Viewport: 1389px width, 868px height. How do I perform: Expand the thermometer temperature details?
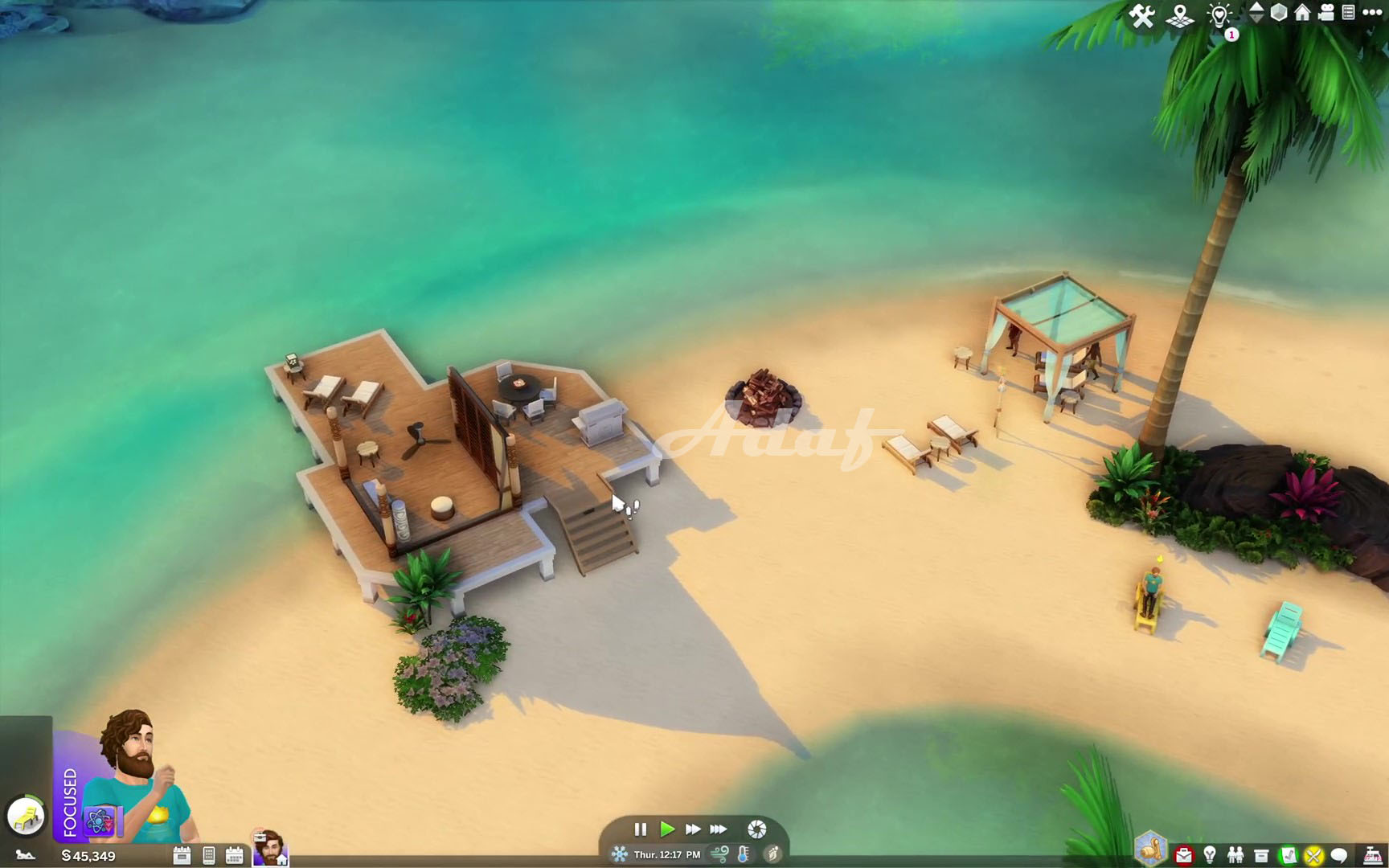point(744,855)
